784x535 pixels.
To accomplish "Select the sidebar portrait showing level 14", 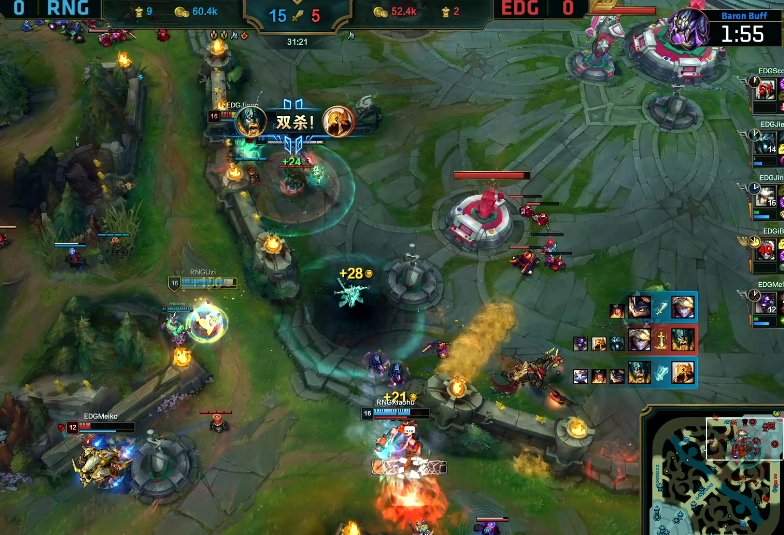I will 769,145.
